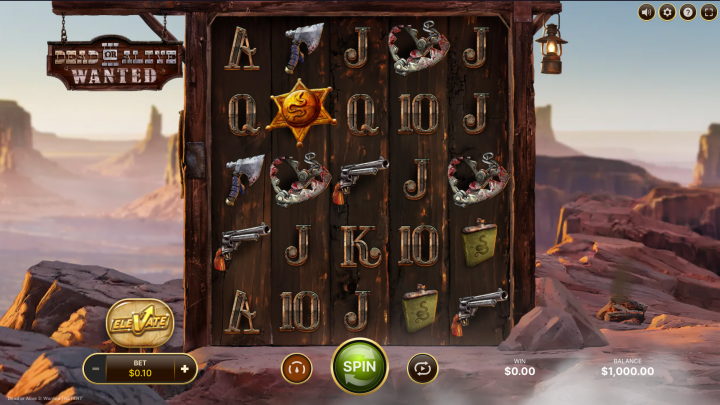Toggle fullscreen mode icon
This screenshot has height=405, width=720.
click(x=708, y=12)
